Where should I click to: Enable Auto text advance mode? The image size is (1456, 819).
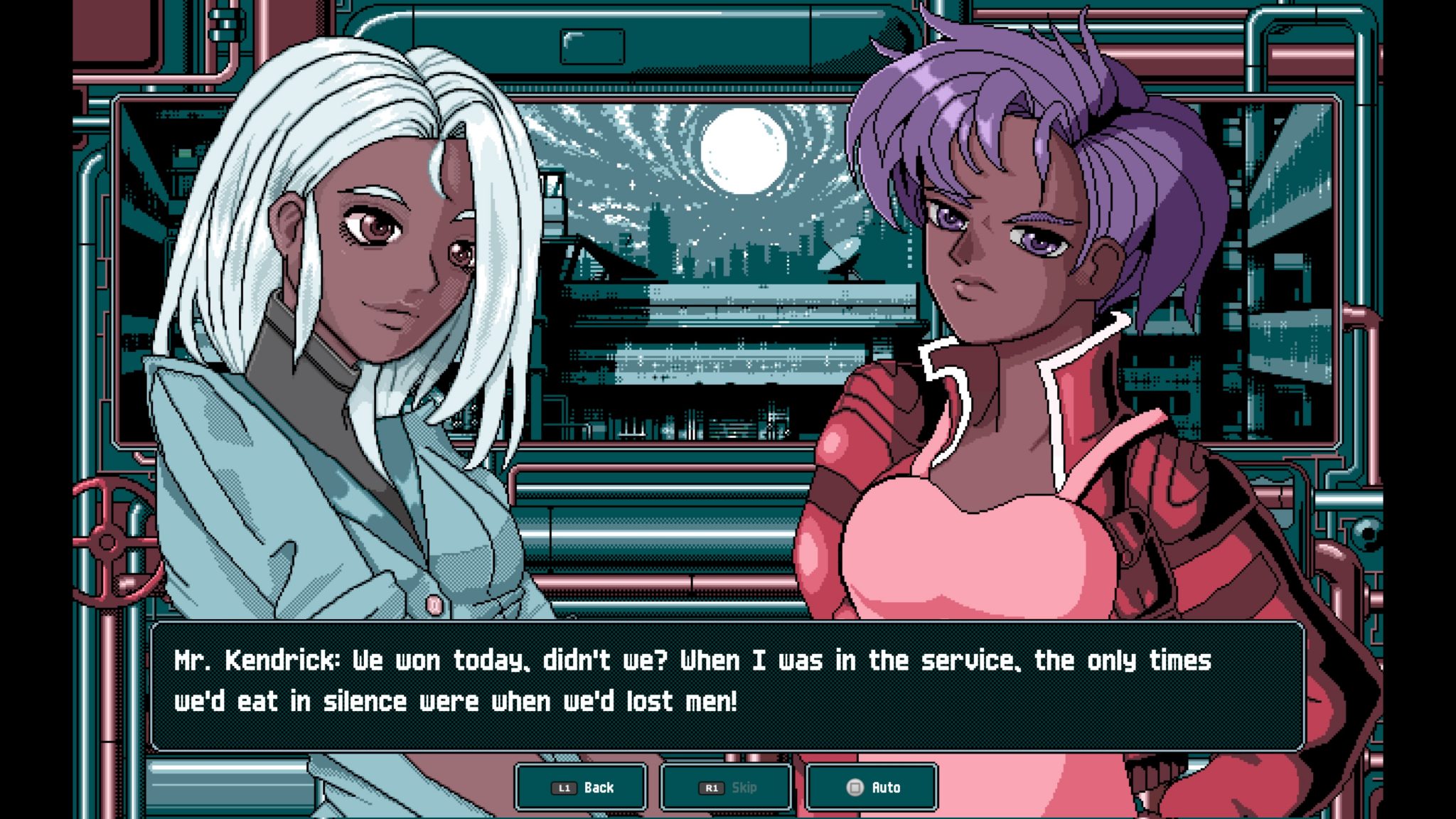click(x=871, y=787)
